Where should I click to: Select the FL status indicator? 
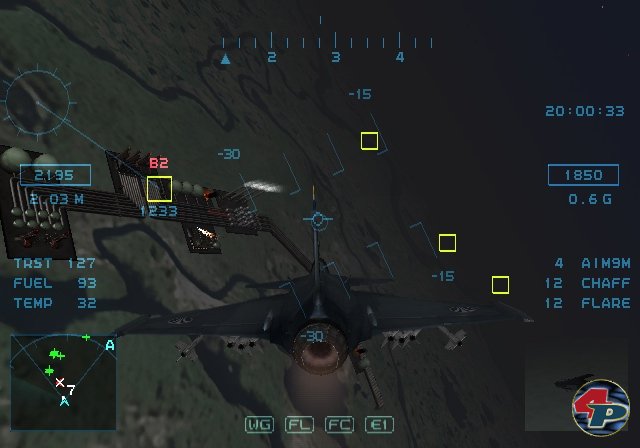299,424
